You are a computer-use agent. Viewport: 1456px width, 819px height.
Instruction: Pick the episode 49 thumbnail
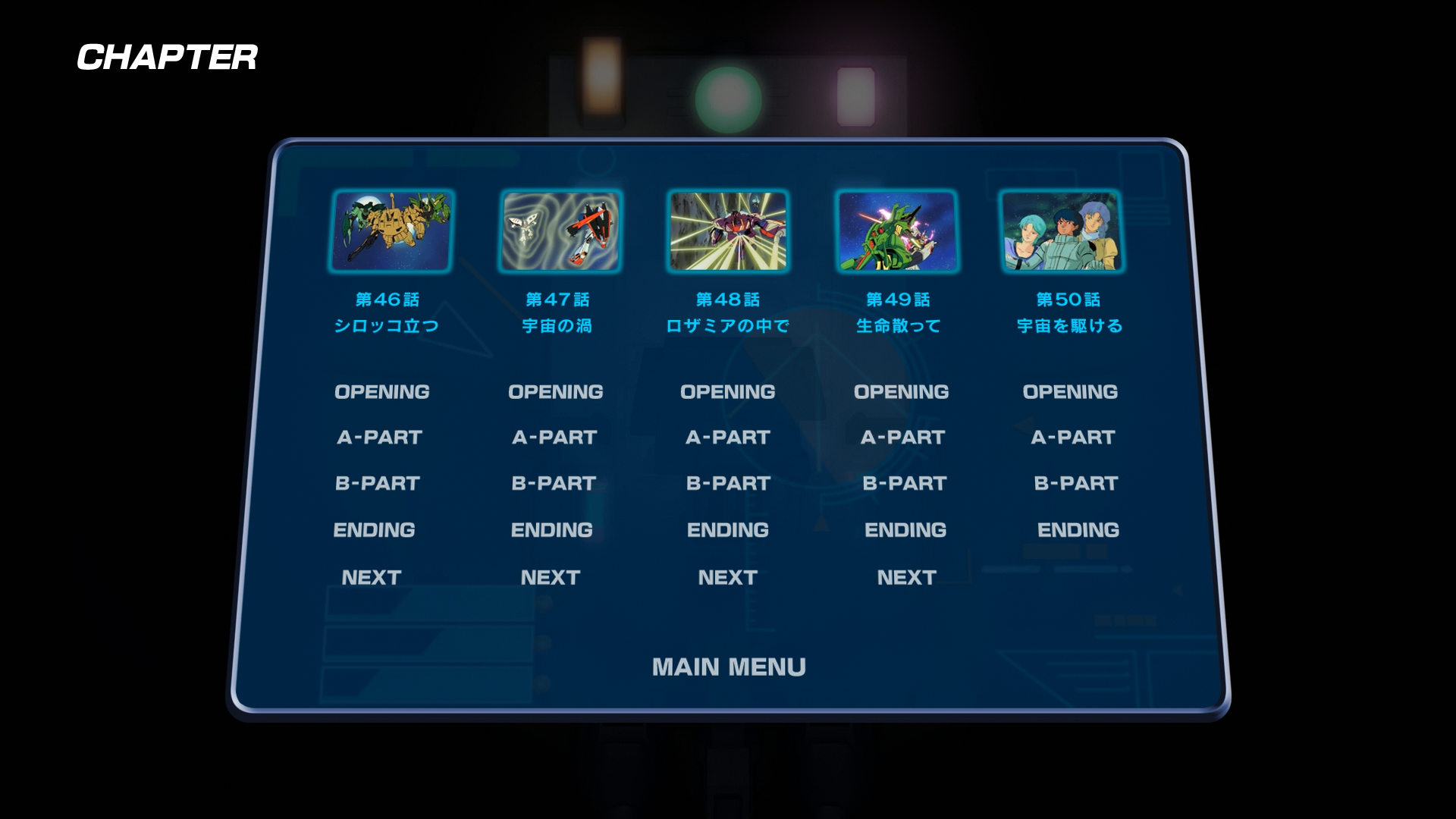click(x=896, y=231)
